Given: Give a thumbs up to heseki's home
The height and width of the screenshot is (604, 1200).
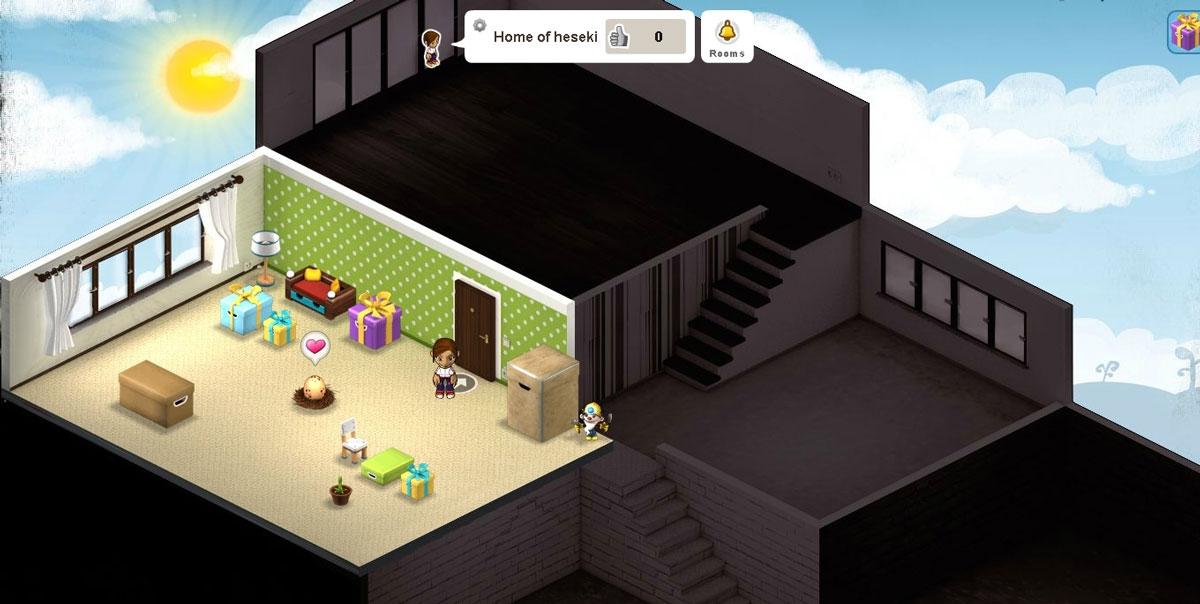Looking at the screenshot, I should [619, 37].
